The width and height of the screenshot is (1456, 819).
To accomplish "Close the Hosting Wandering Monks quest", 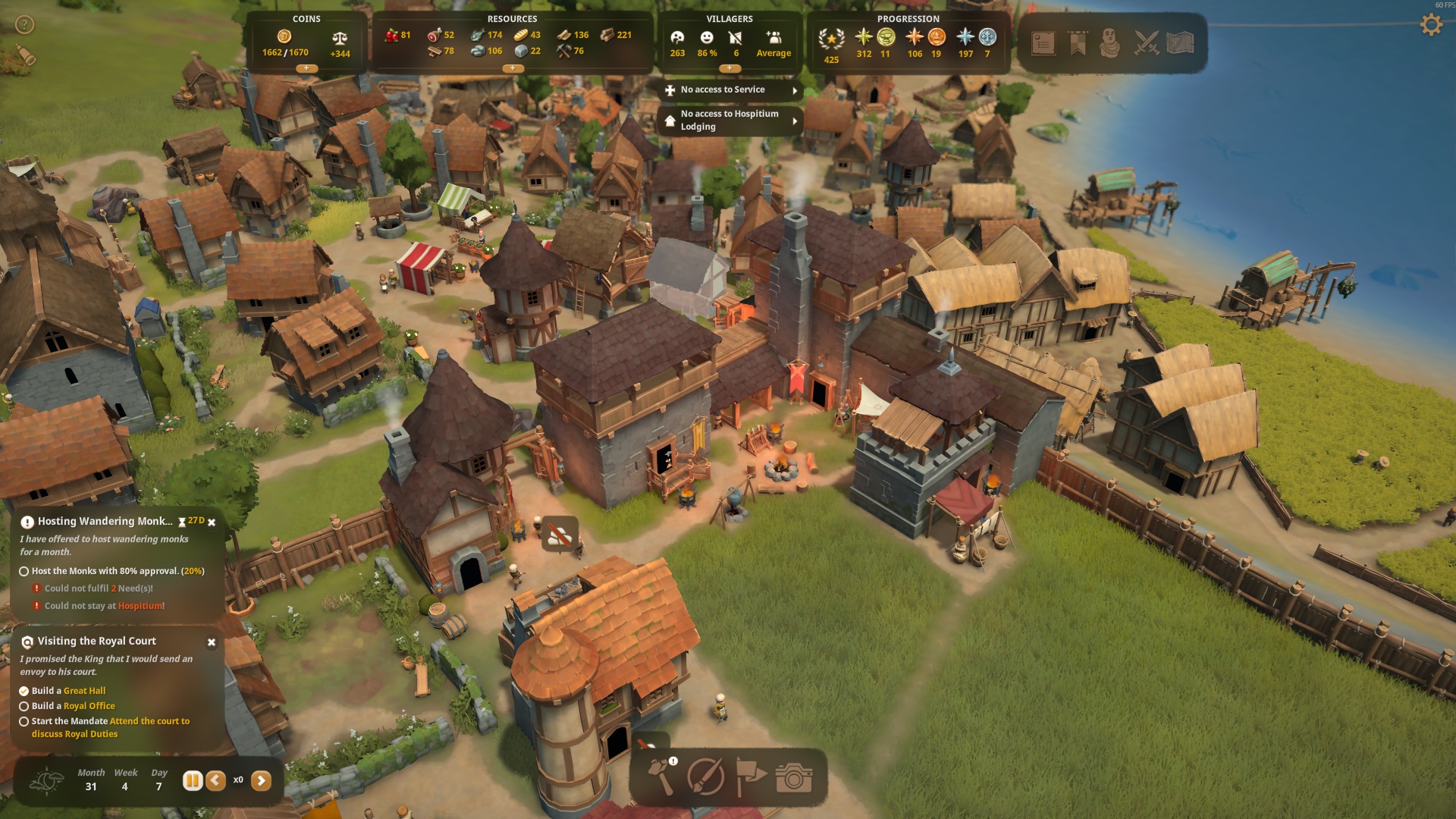I will 212,522.
